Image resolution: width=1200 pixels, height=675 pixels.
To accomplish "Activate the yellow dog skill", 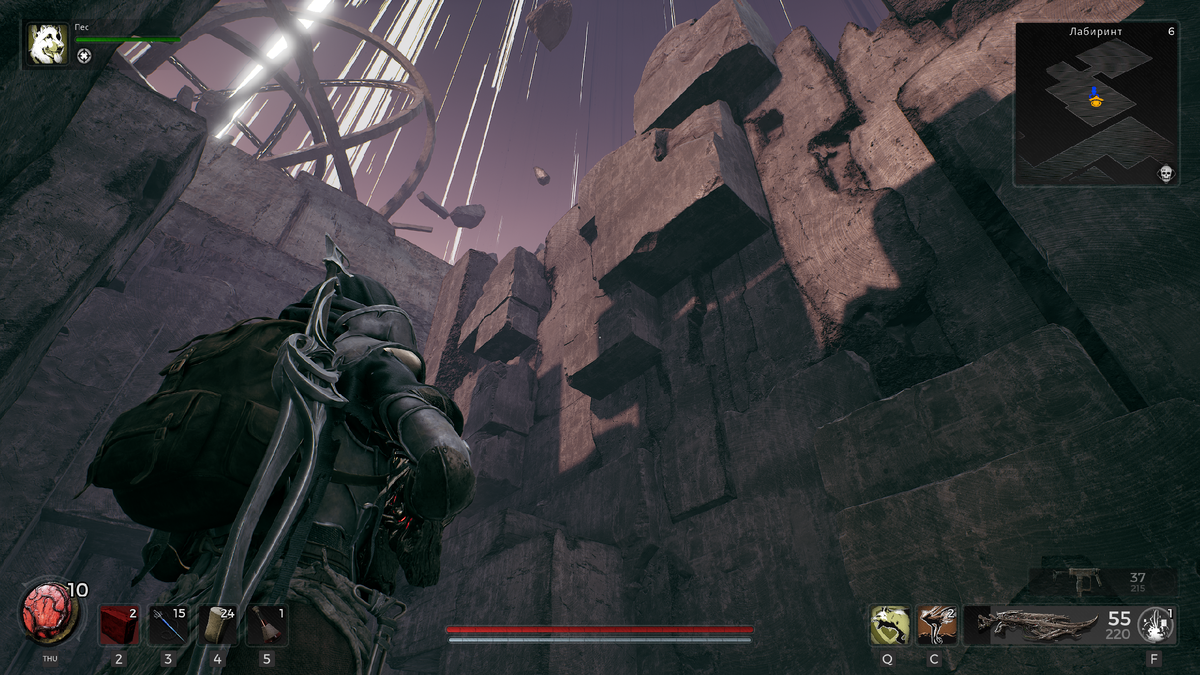I will click(889, 625).
